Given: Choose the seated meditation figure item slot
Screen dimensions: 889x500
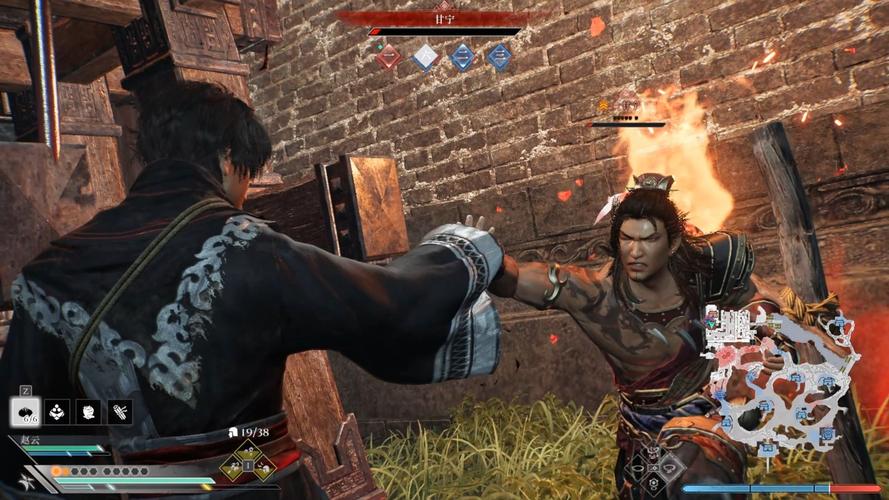Looking at the screenshot, I should (57, 411).
